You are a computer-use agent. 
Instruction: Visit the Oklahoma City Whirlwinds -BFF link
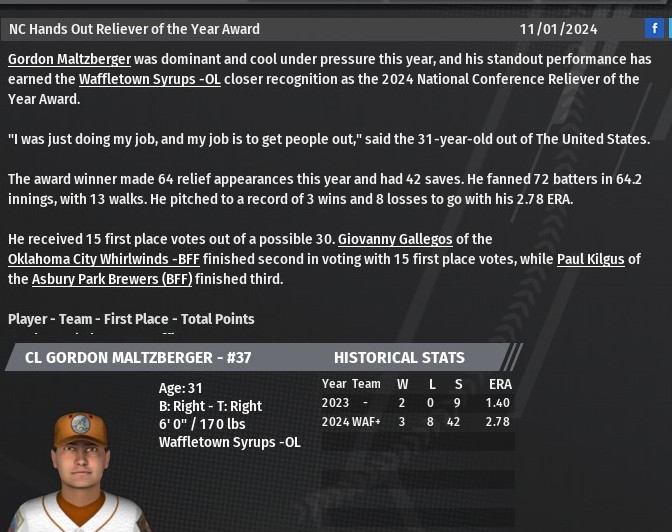pyautogui.click(x=104, y=260)
